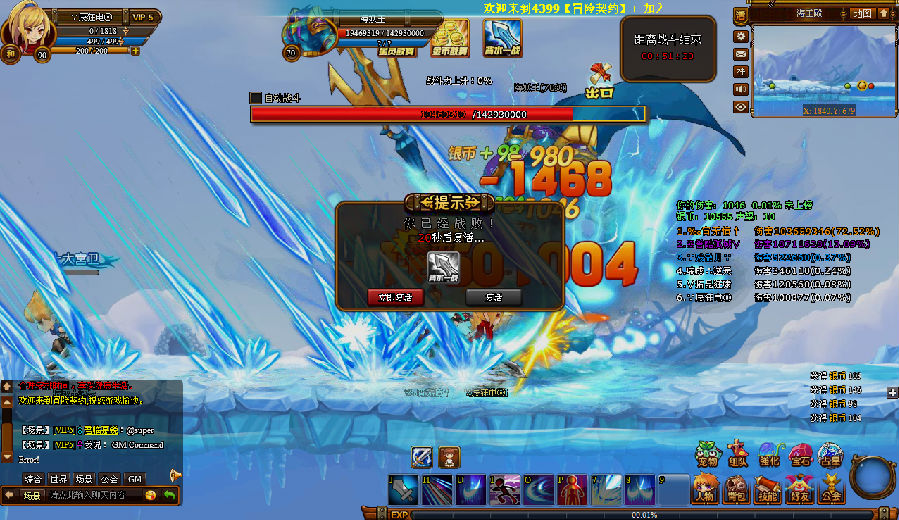Open the 公会 guild menu
This screenshot has width=899, height=520.
[830, 489]
